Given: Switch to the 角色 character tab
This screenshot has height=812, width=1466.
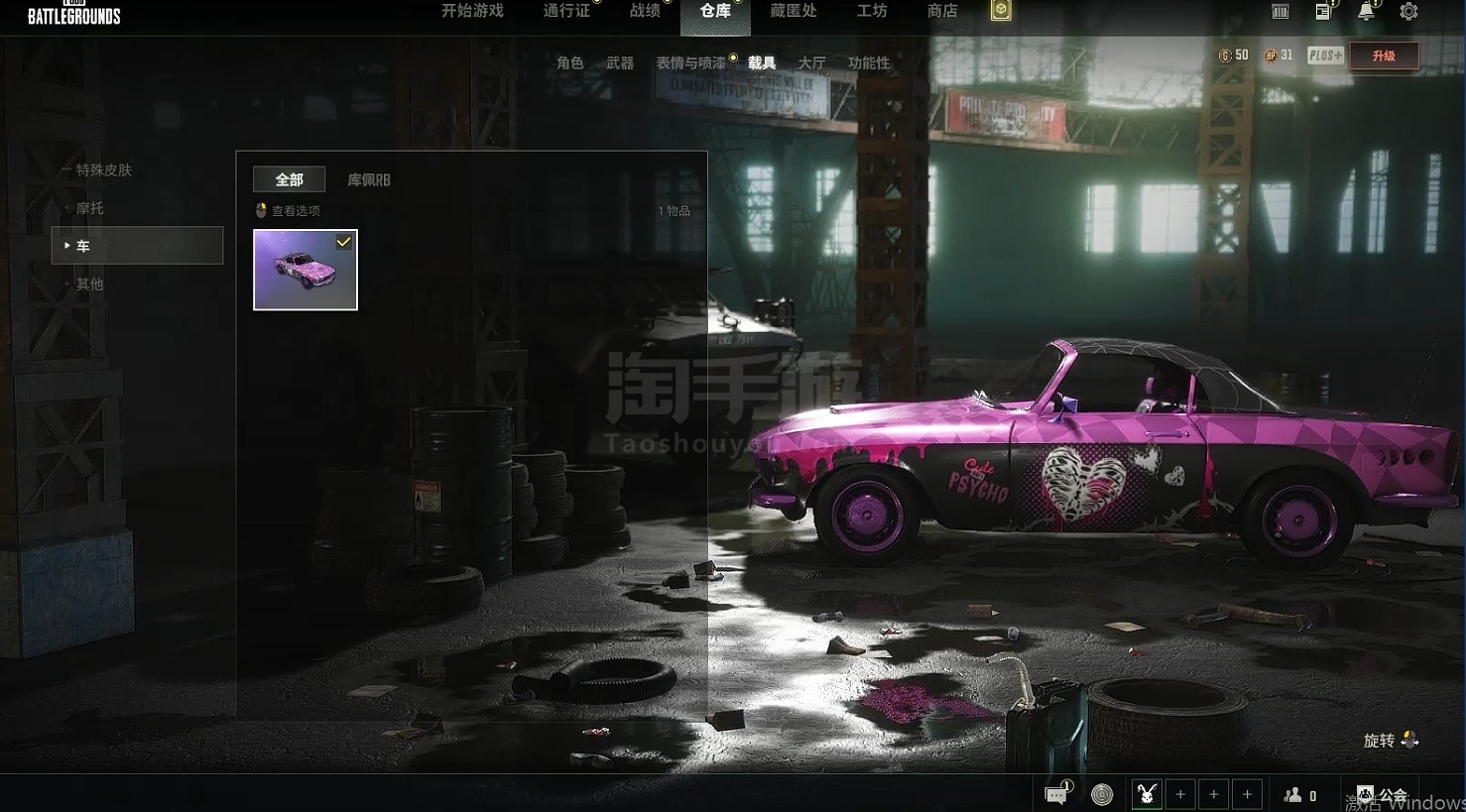Looking at the screenshot, I should (570, 62).
